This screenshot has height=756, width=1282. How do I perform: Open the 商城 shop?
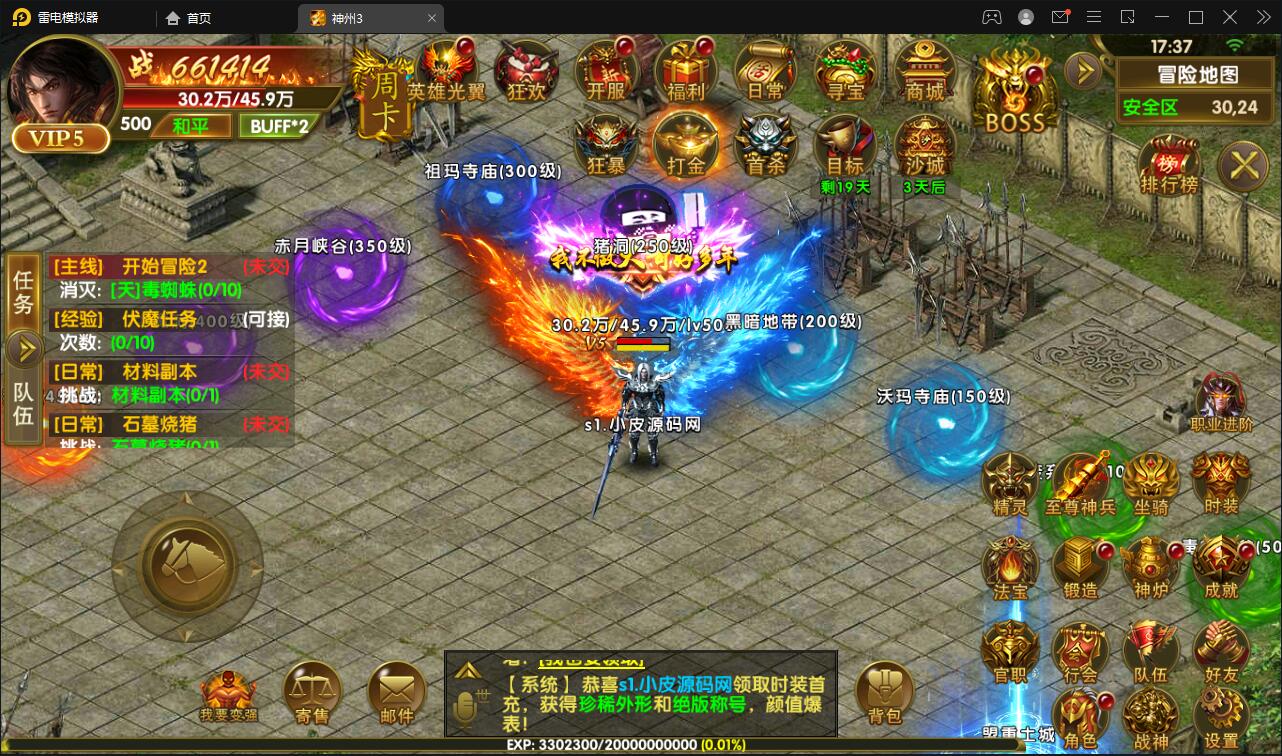tap(925, 70)
